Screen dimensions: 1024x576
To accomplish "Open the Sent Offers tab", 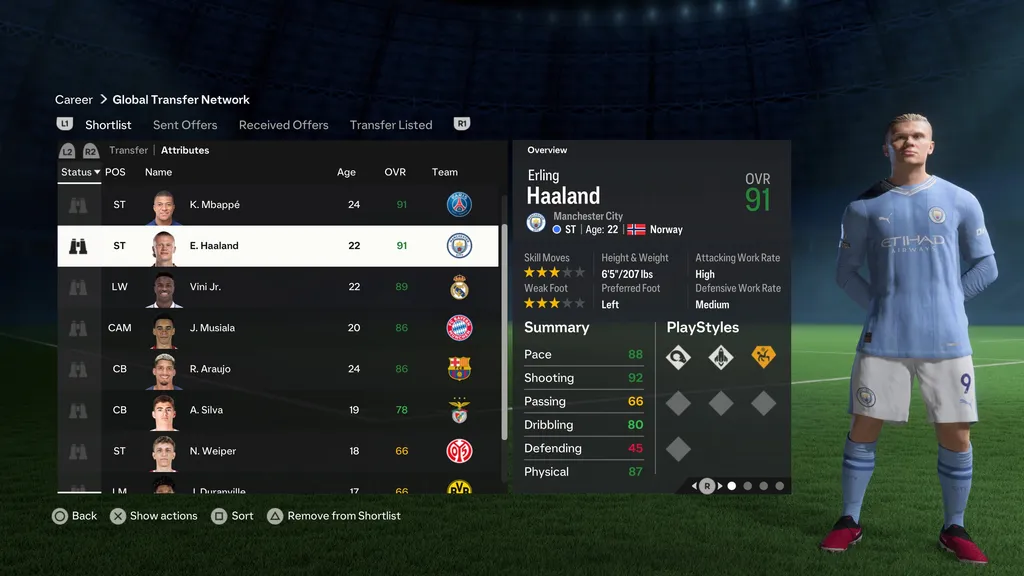I will pyautogui.click(x=185, y=125).
